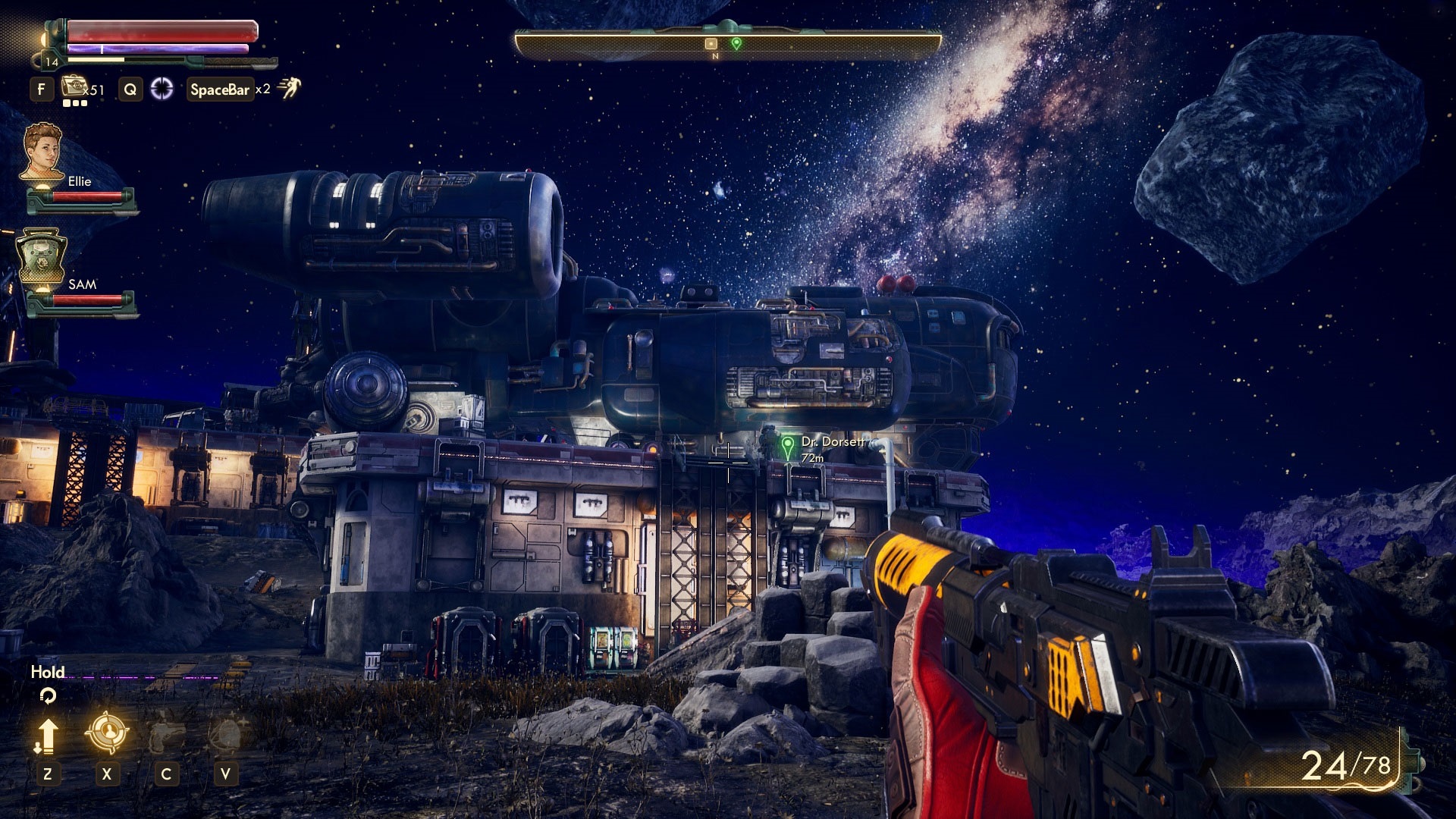
Task: Click the green quest marker on compass
Action: [x=736, y=43]
